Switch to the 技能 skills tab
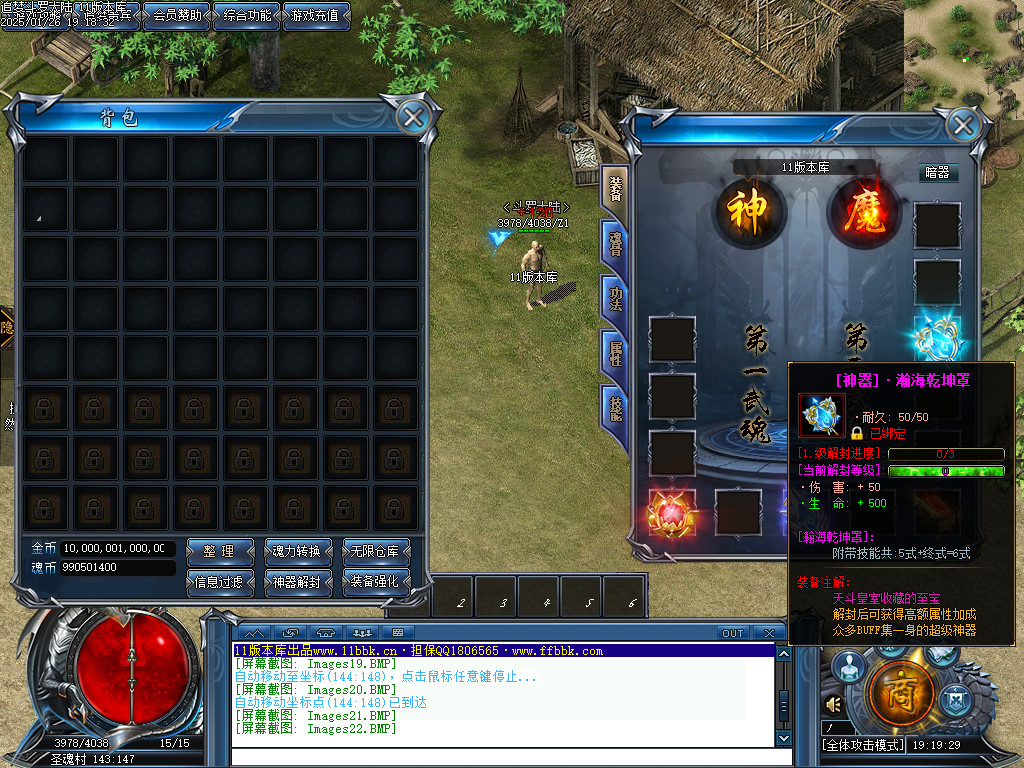 [x=614, y=408]
